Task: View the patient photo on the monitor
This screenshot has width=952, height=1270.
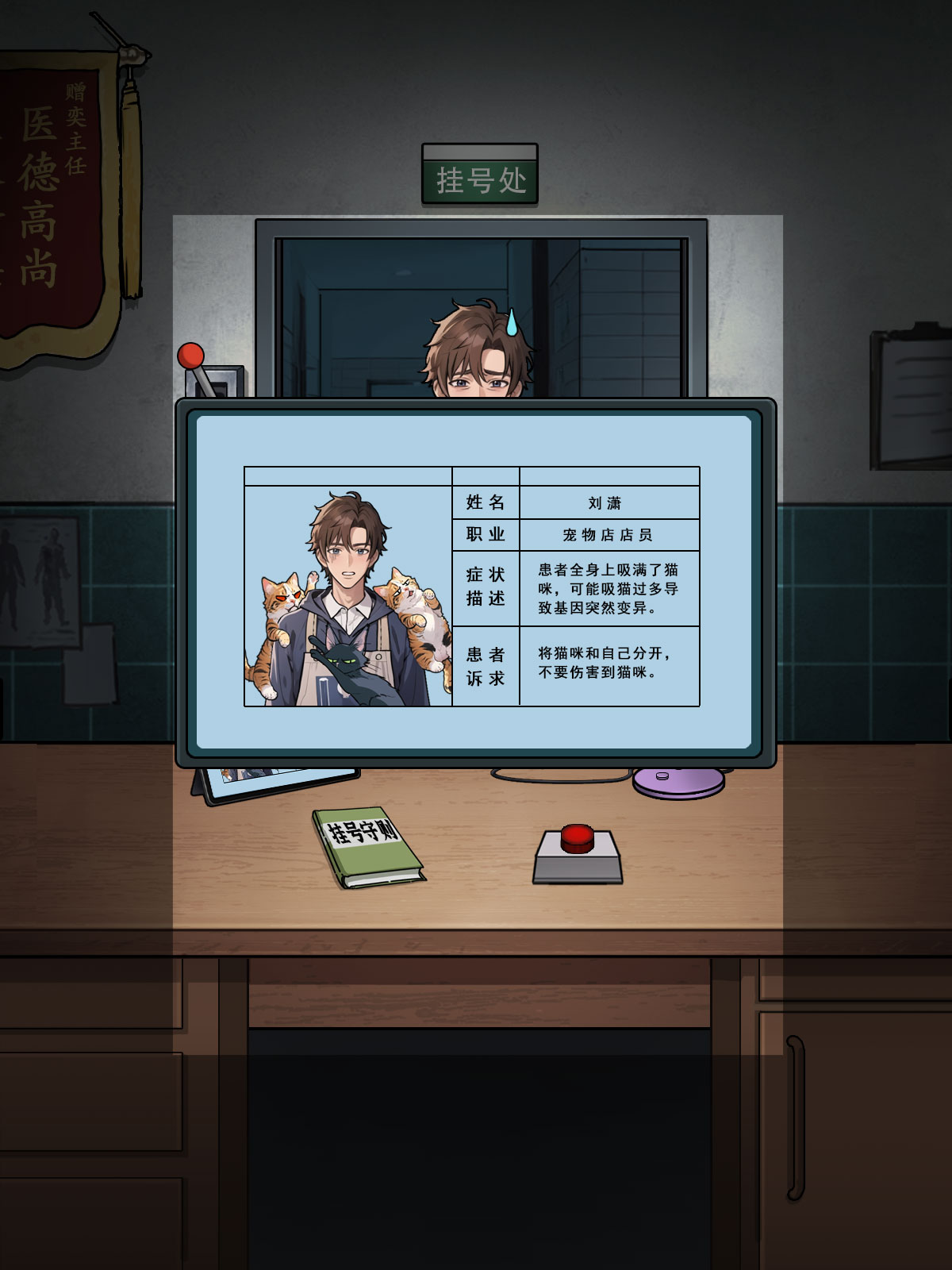Action: pyautogui.click(x=348, y=597)
